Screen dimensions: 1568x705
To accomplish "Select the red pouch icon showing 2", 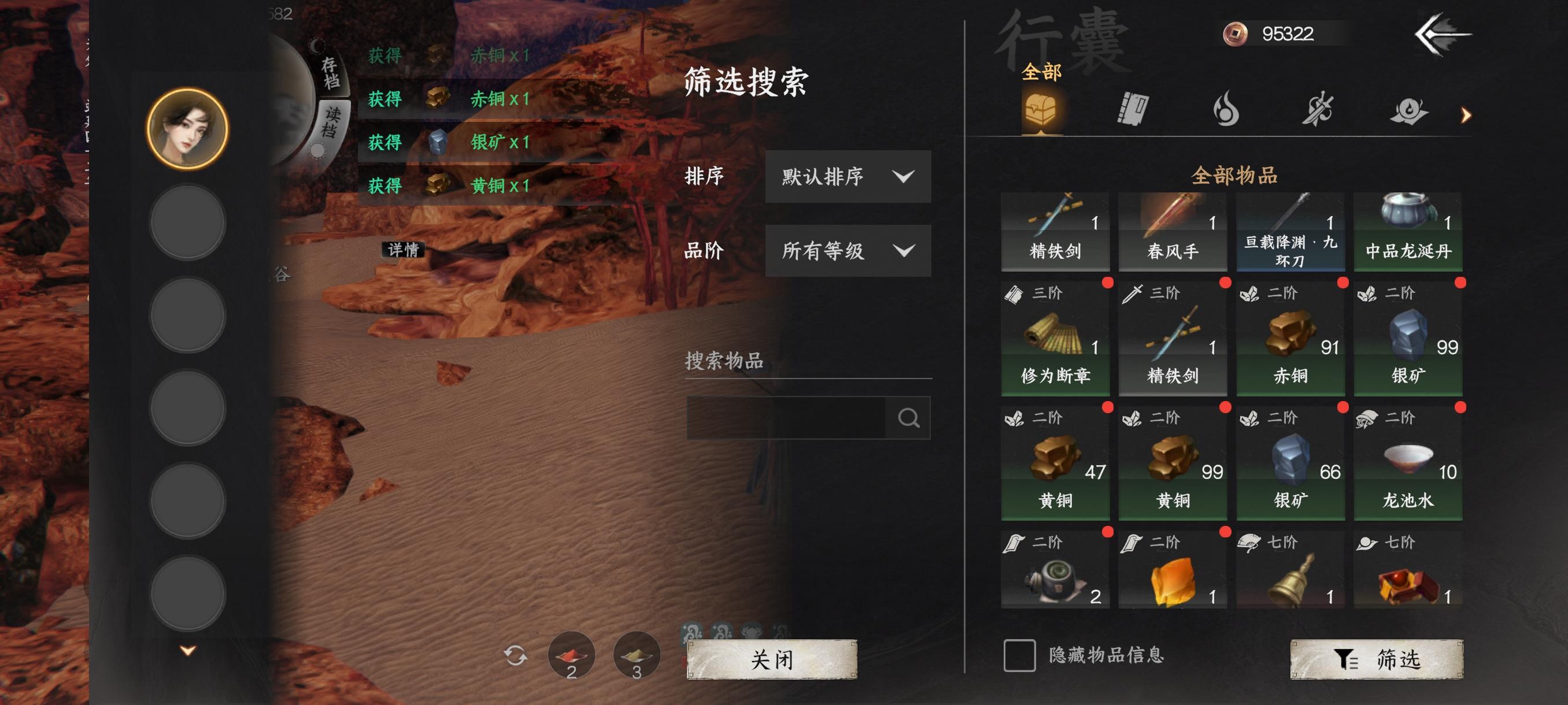I will (571, 656).
